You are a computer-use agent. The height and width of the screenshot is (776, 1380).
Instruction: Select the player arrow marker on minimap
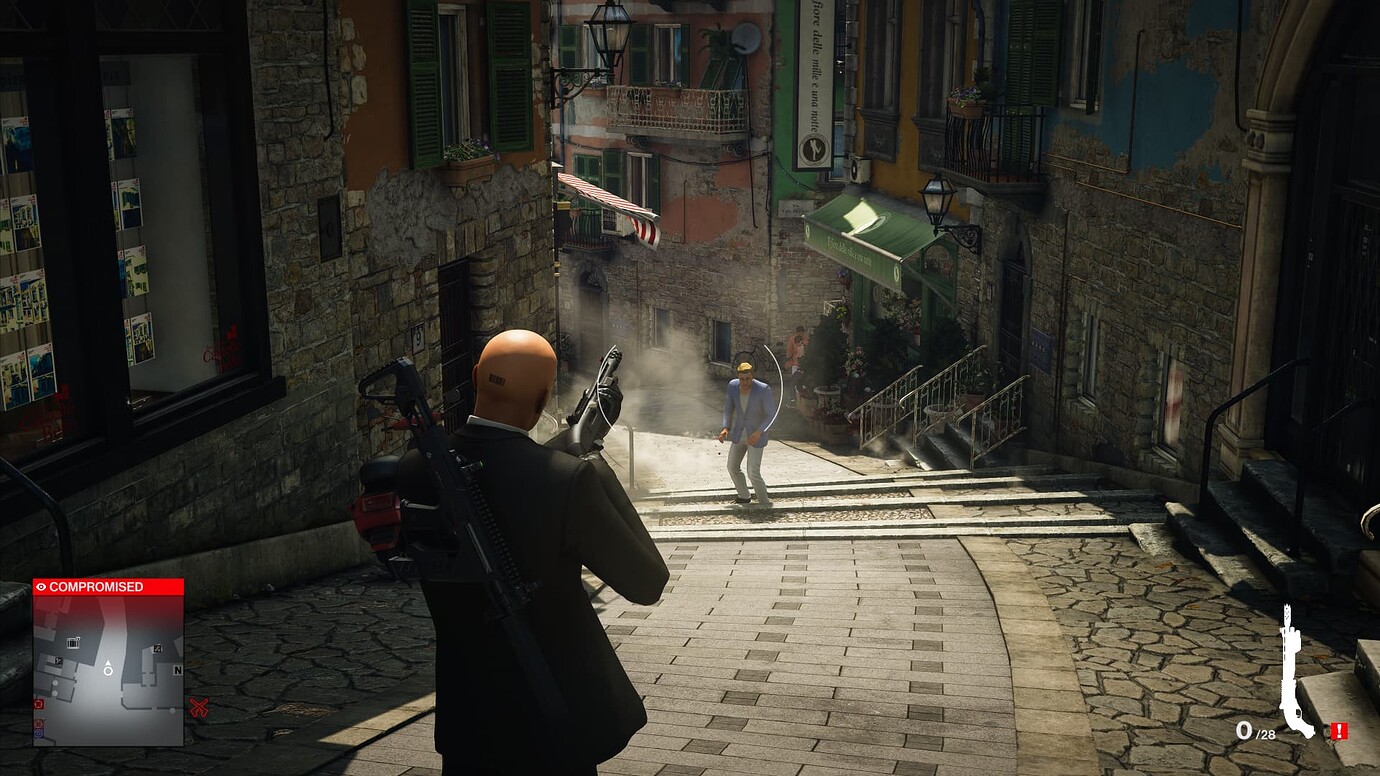click(108, 667)
